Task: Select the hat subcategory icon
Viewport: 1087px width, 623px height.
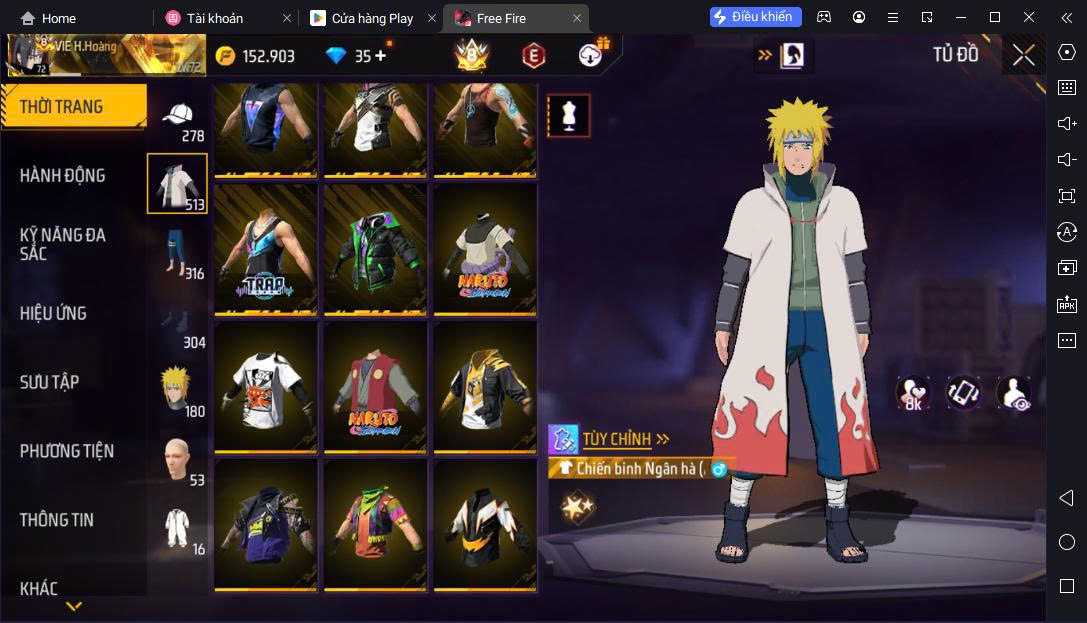Action: pos(178,115)
